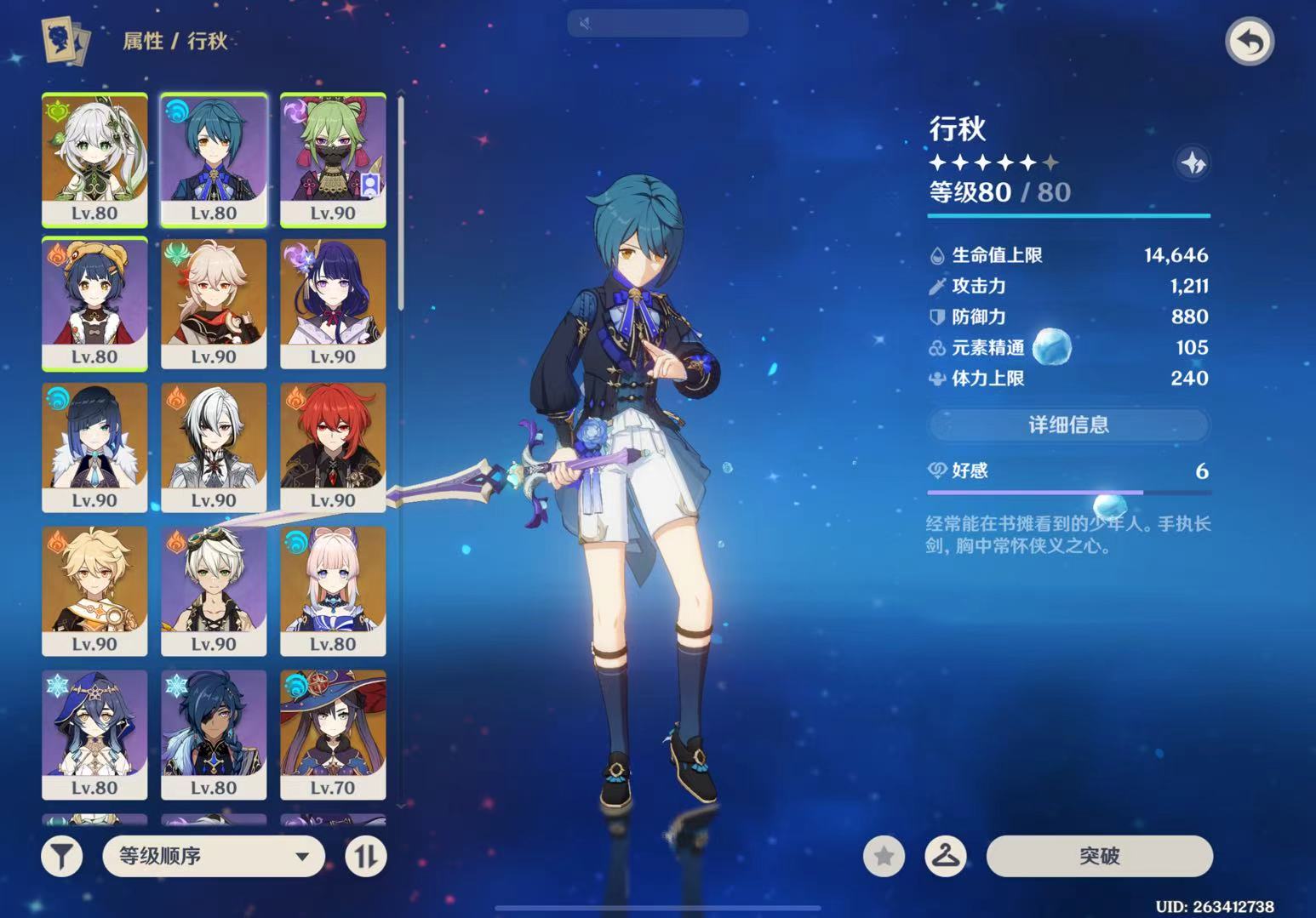The image size is (1316, 918).
Task: Select red-haired Diluc's portrait
Action: pos(333,447)
